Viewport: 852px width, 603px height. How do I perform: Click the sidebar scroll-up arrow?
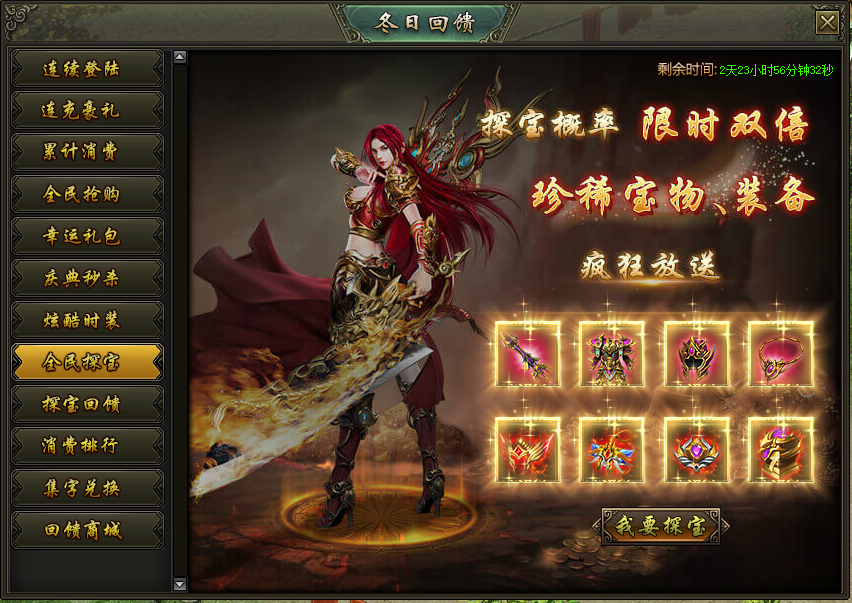click(180, 57)
